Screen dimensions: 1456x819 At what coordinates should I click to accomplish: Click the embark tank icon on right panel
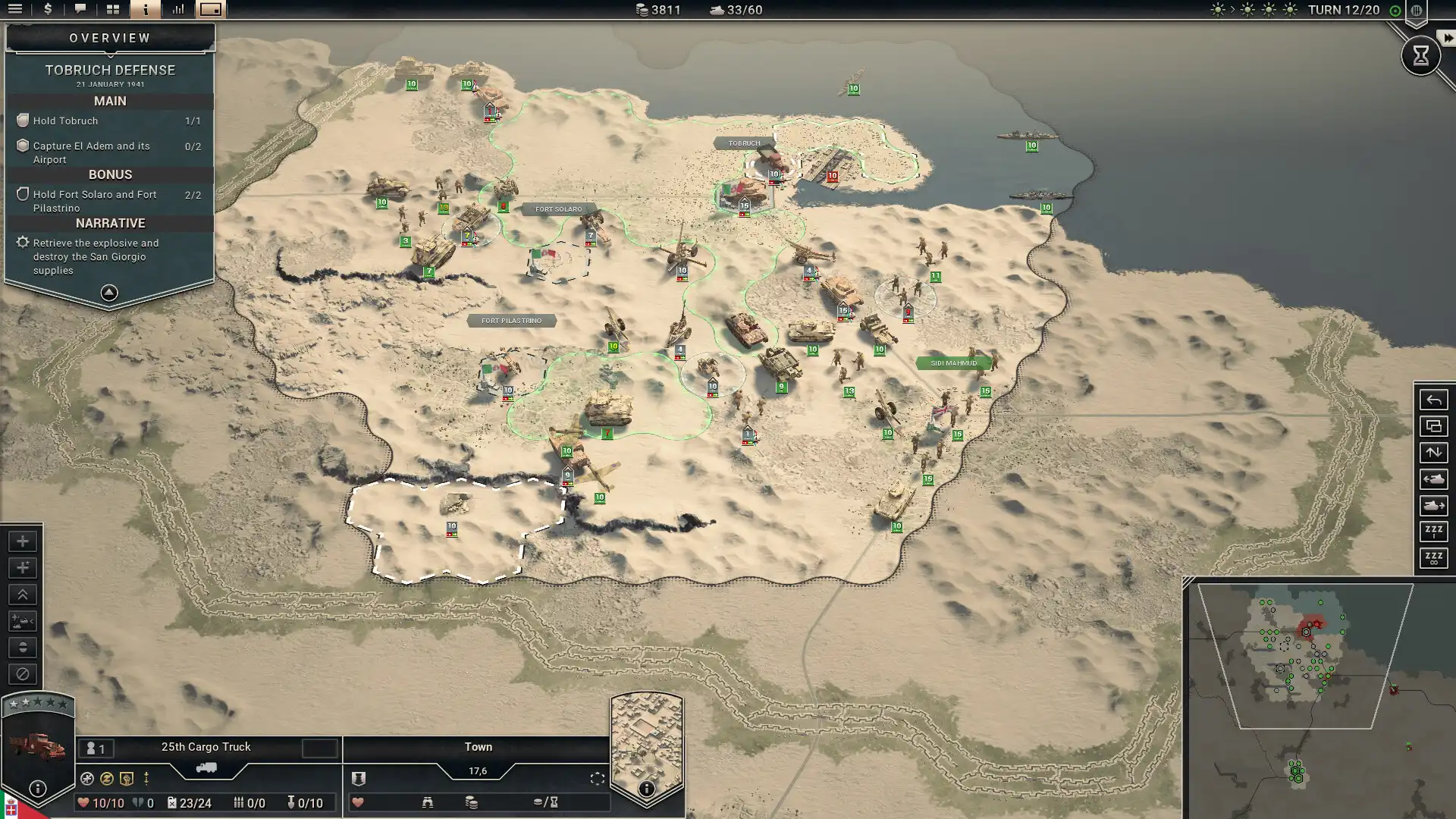[x=1434, y=506]
